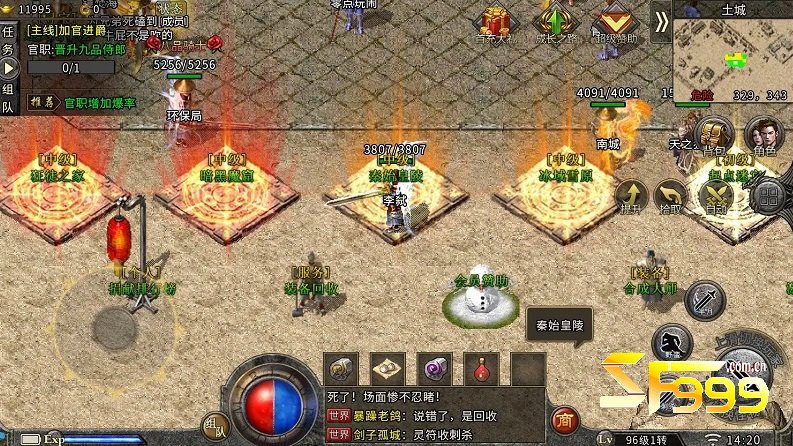793x446 pixels.
Task: Tap the 提升 upgrade button
Action: click(x=631, y=196)
